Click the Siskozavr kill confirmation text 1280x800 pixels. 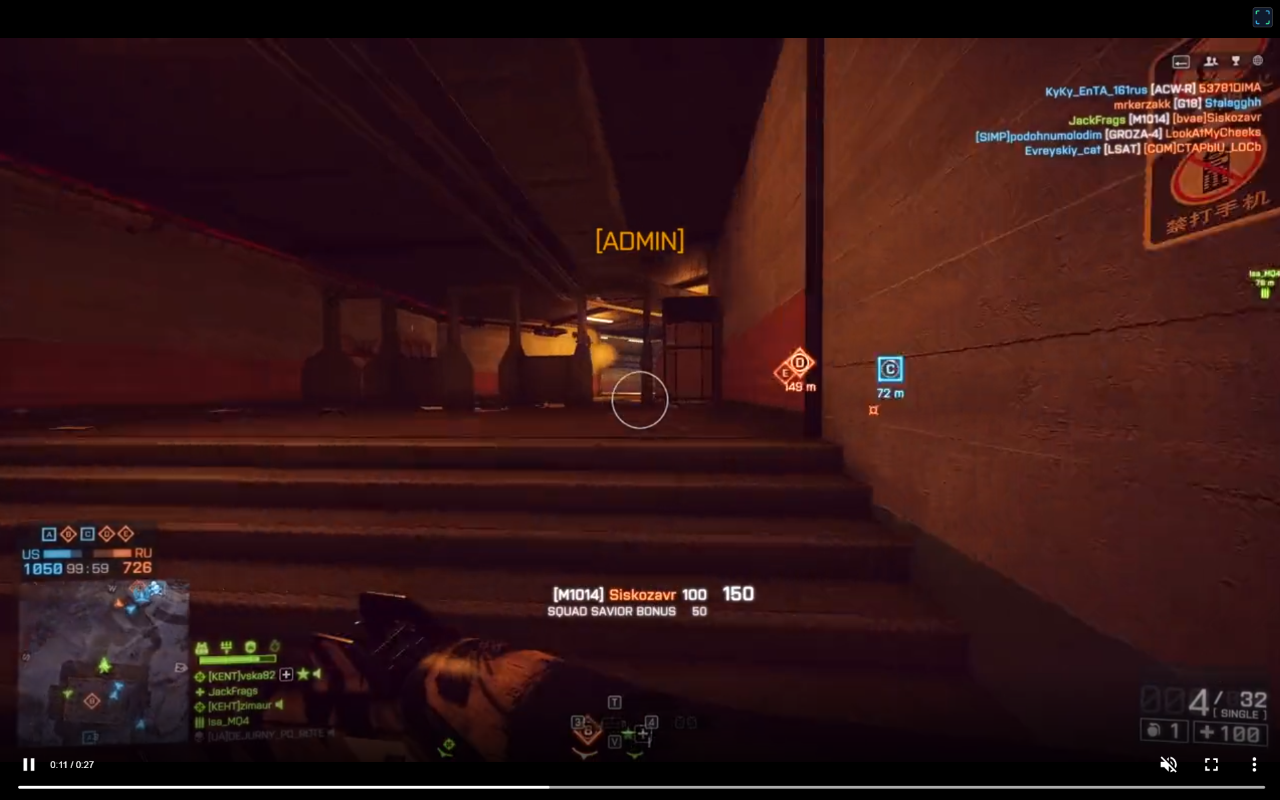coord(642,593)
